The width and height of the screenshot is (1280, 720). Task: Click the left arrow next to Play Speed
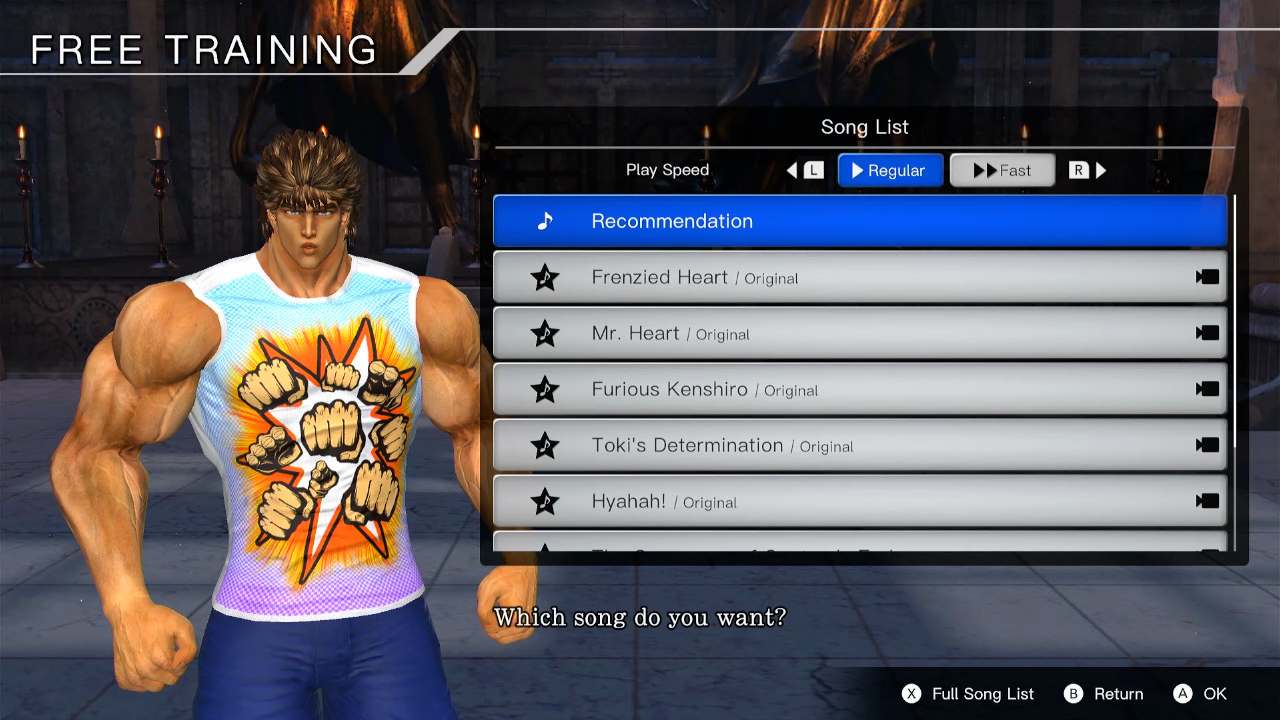(x=790, y=169)
